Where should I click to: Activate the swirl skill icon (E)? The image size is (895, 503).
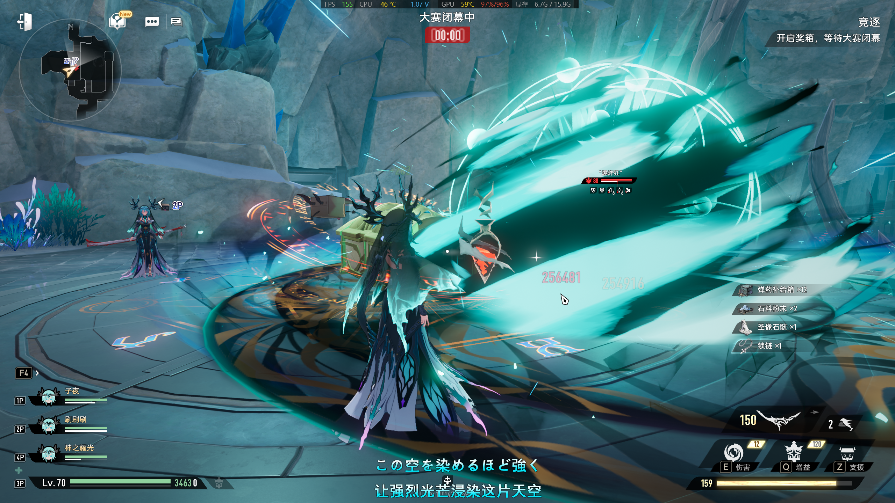point(738,451)
